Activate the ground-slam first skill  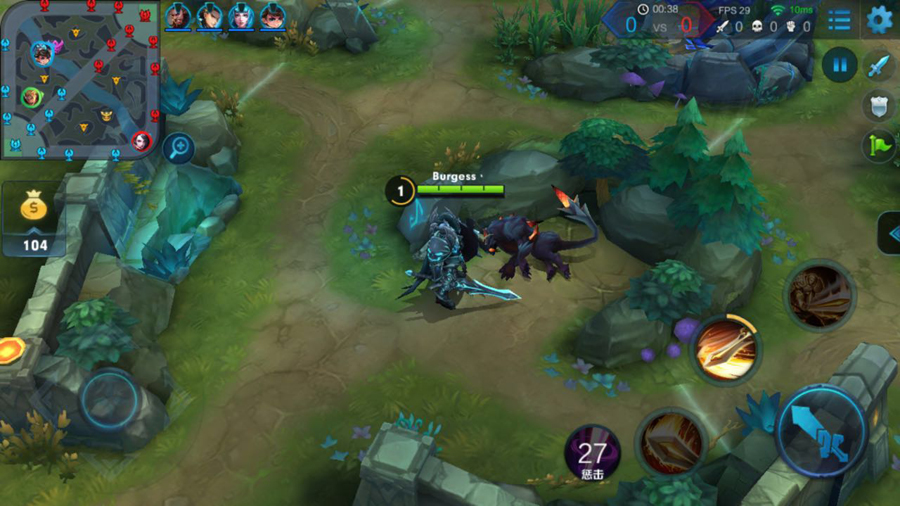[671, 441]
